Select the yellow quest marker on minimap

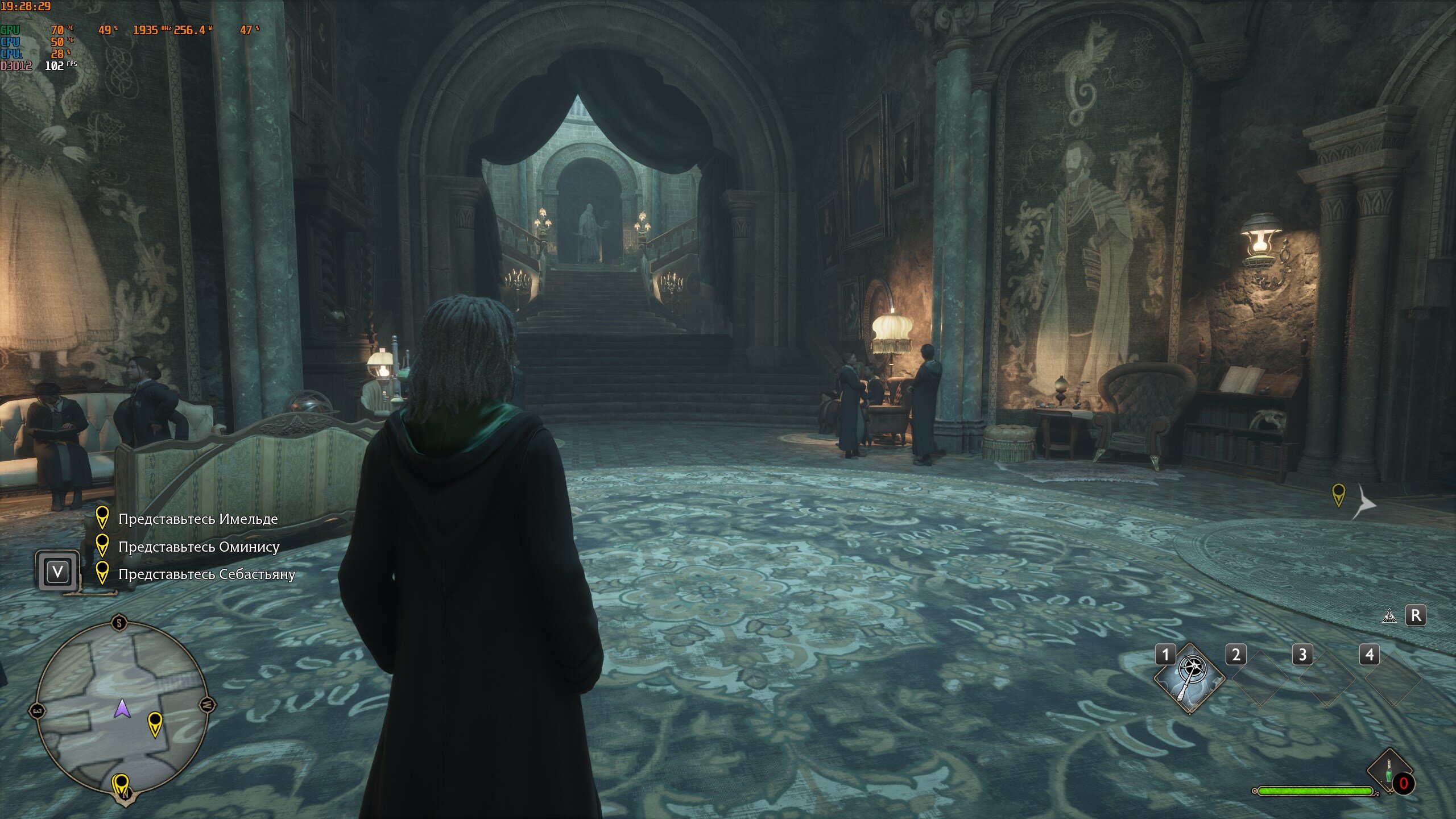tap(155, 723)
